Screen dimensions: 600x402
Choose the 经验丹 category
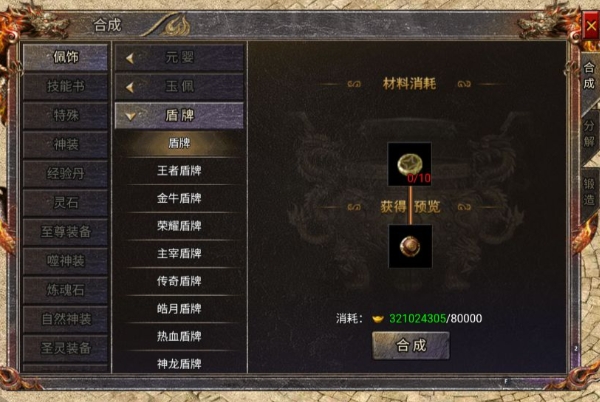[66, 173]
